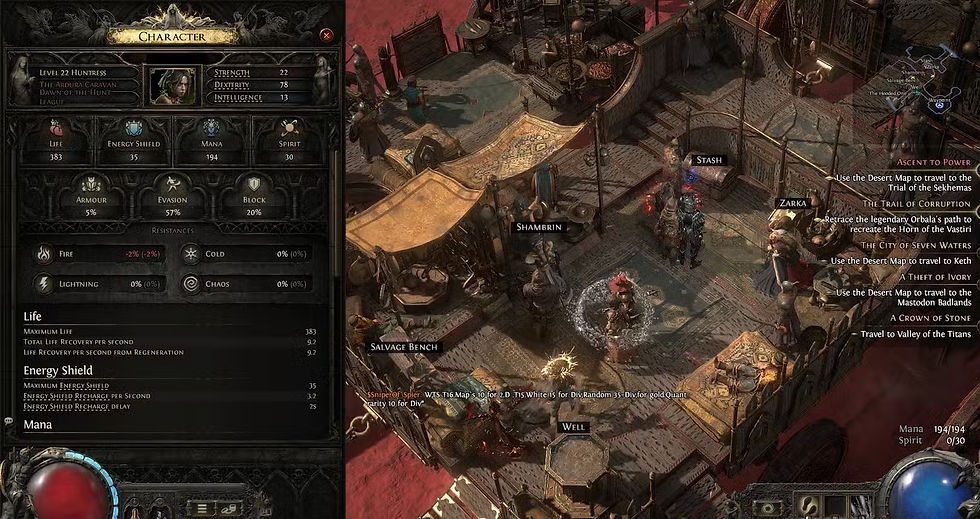The height and width of the screenshot is (519, 980).
Task: Open the hamburger menu button by the life globe
Action: click(x=202, y=508)
